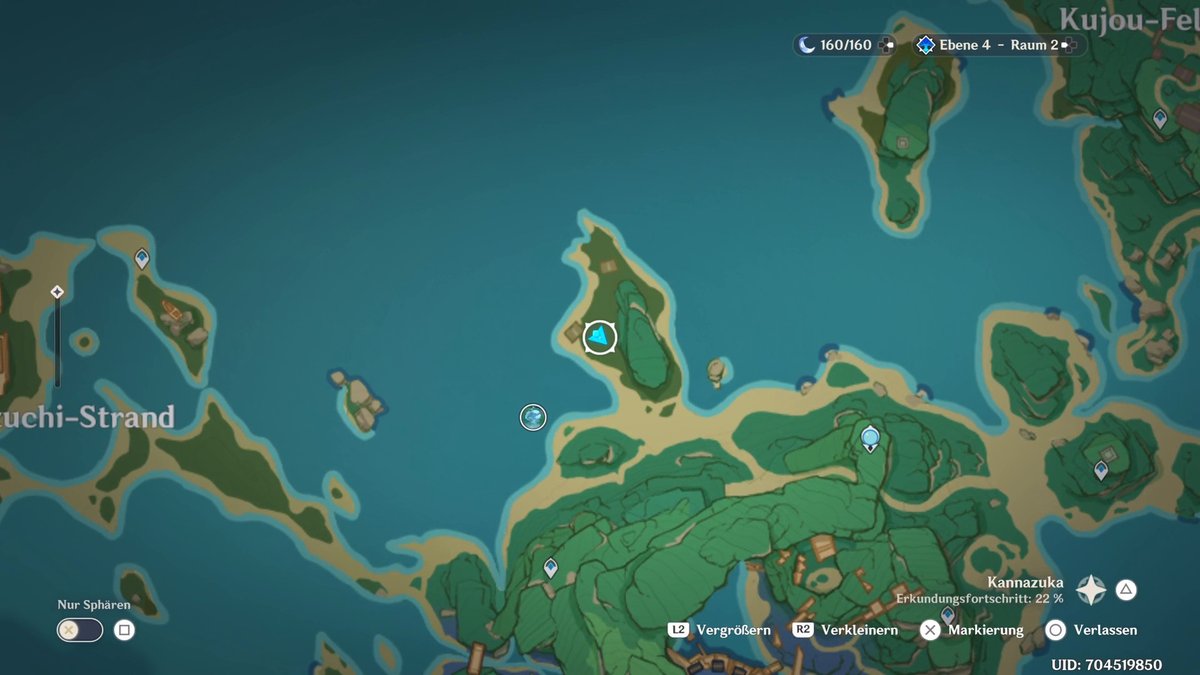Select the waypoint on the small boat island
Image resolution: width=1200 pixels, height=675 pixels.
tap(142, 259)
